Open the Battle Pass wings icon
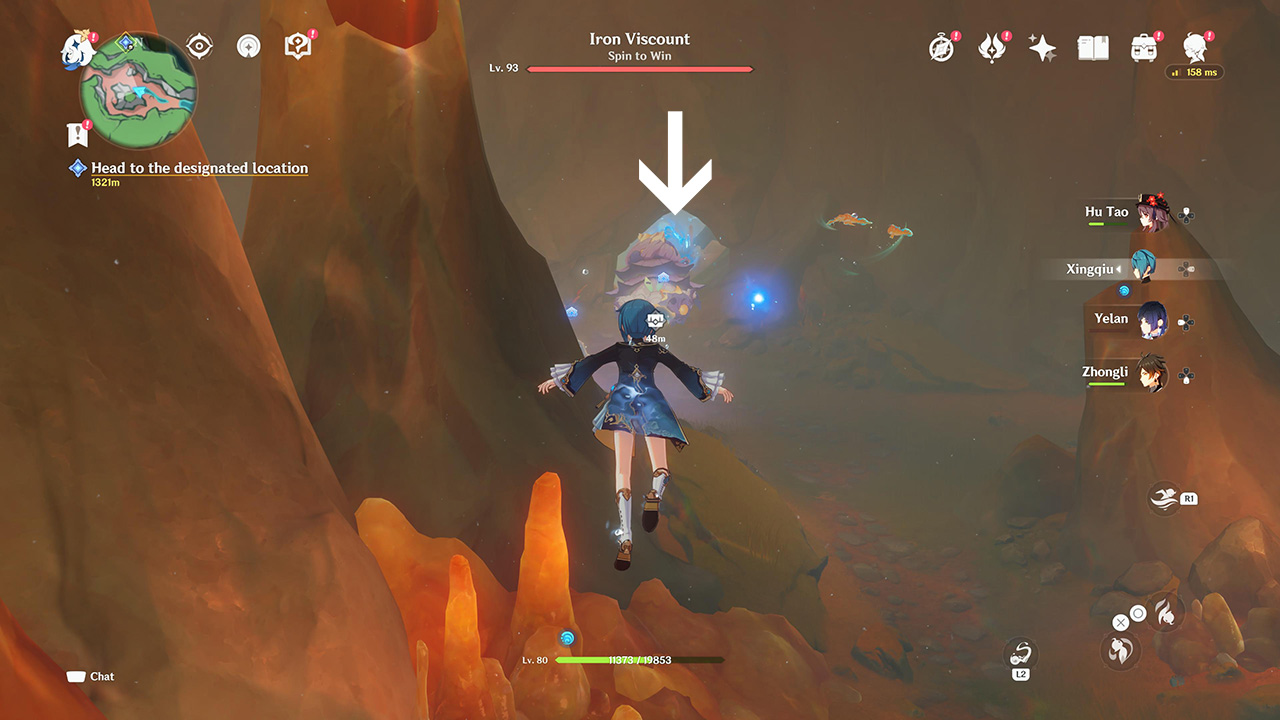1280x720 pixels. click(x=991, y=46)
